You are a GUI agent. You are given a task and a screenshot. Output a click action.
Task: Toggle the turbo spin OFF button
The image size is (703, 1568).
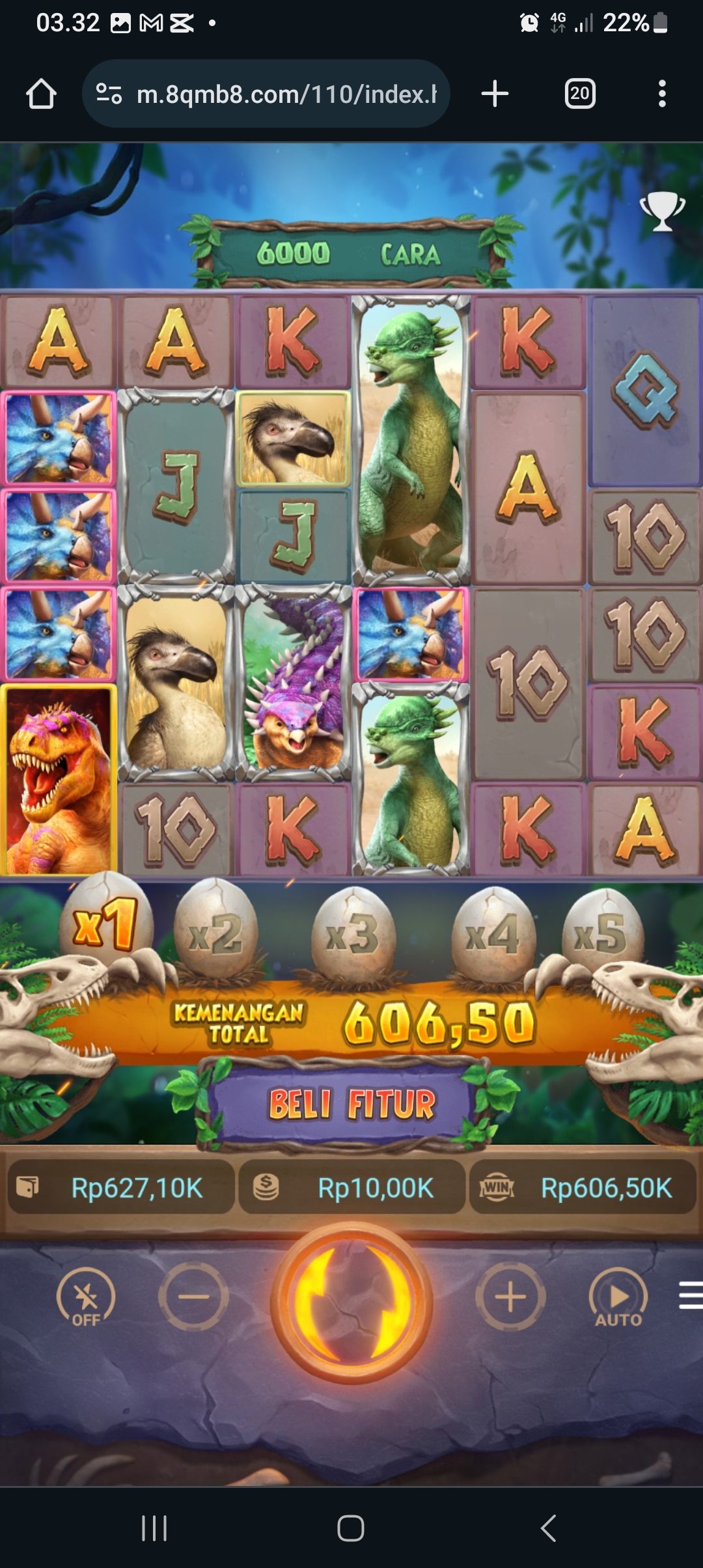coord(86,1298)
